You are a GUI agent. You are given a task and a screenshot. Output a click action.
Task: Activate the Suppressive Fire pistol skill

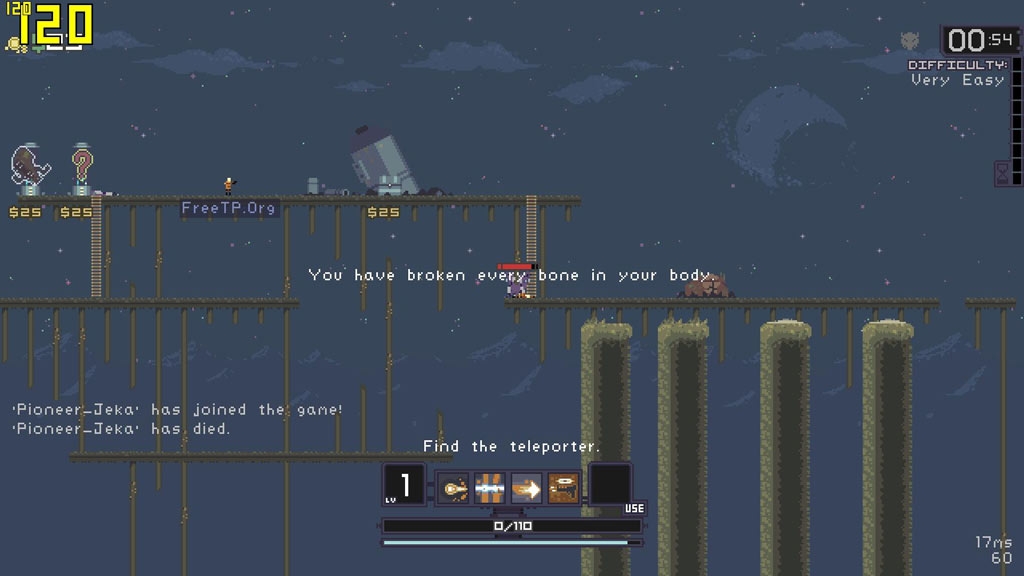563,488
